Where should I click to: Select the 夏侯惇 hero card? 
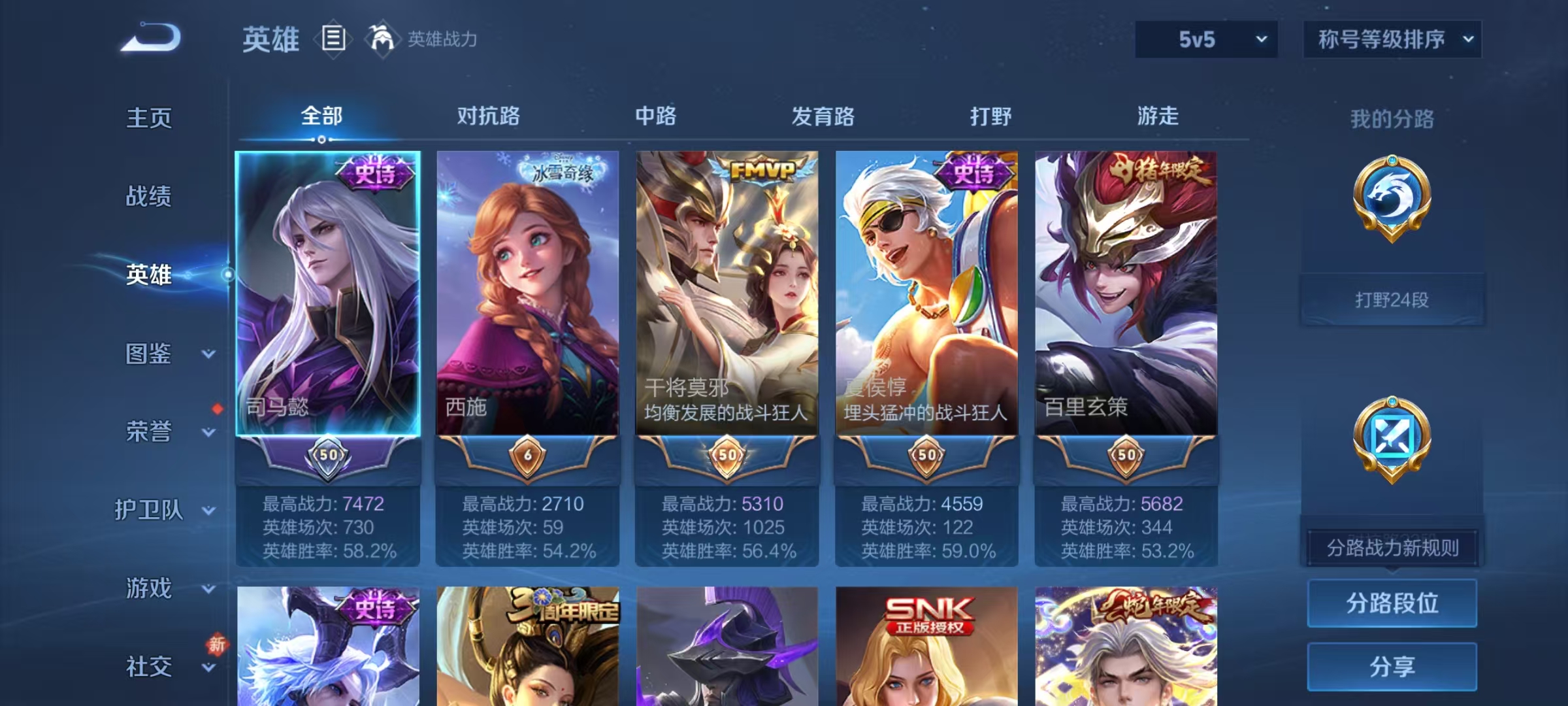tap(928, 294)
